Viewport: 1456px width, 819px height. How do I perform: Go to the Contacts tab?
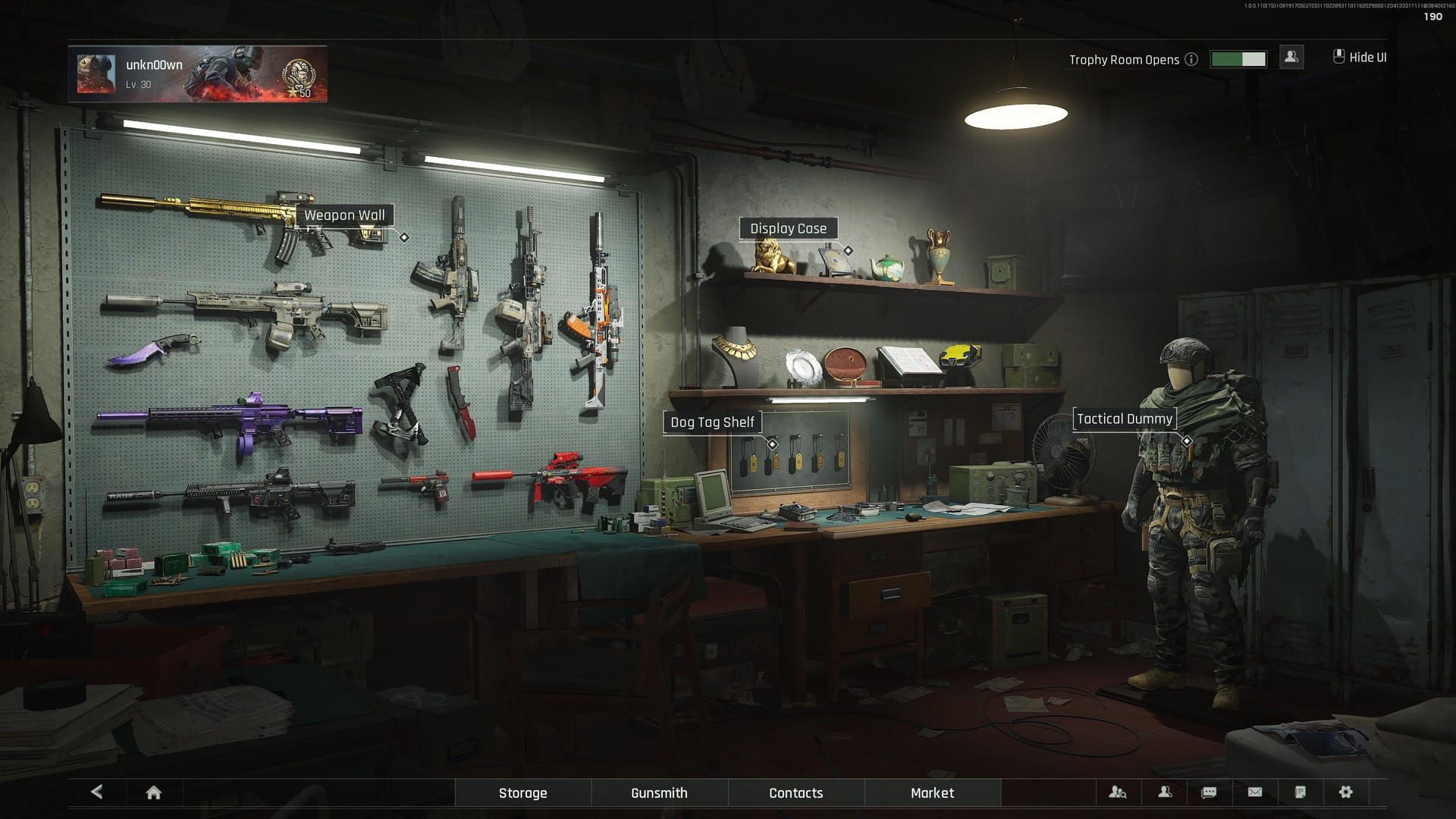pyautogui.click(x=795, y=792)
